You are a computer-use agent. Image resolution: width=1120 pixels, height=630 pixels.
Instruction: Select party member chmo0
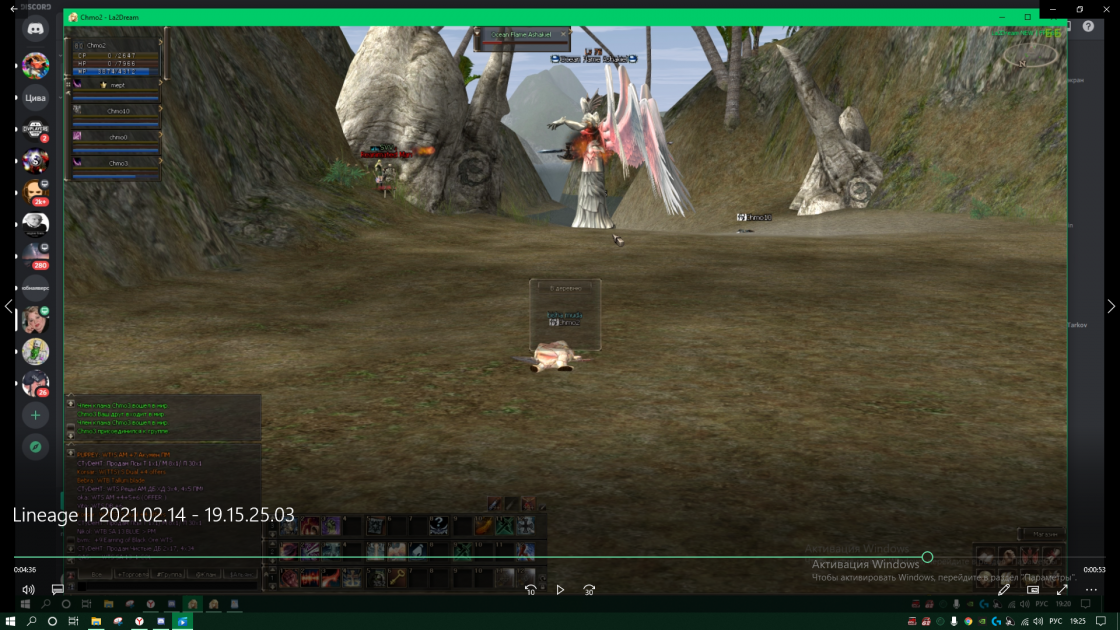pyautogui.click(x=118, y=137)
